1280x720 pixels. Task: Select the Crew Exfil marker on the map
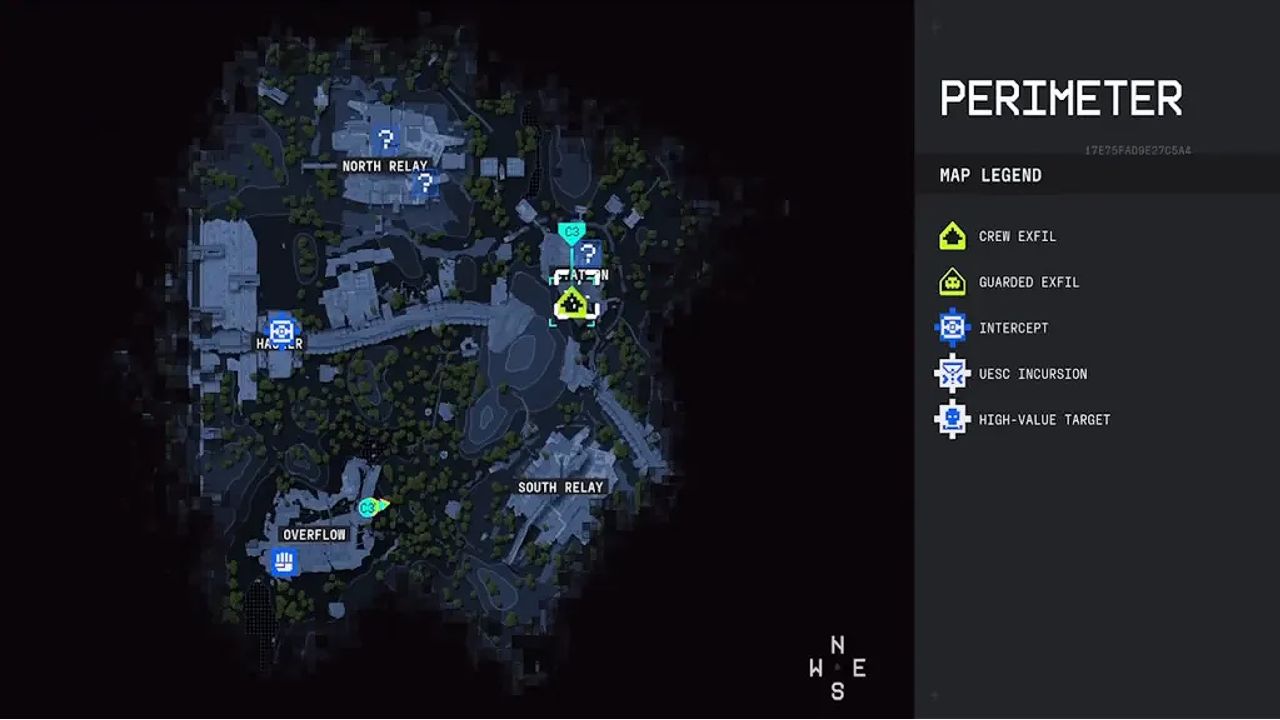pyautogui.click(x=572, y=301)
